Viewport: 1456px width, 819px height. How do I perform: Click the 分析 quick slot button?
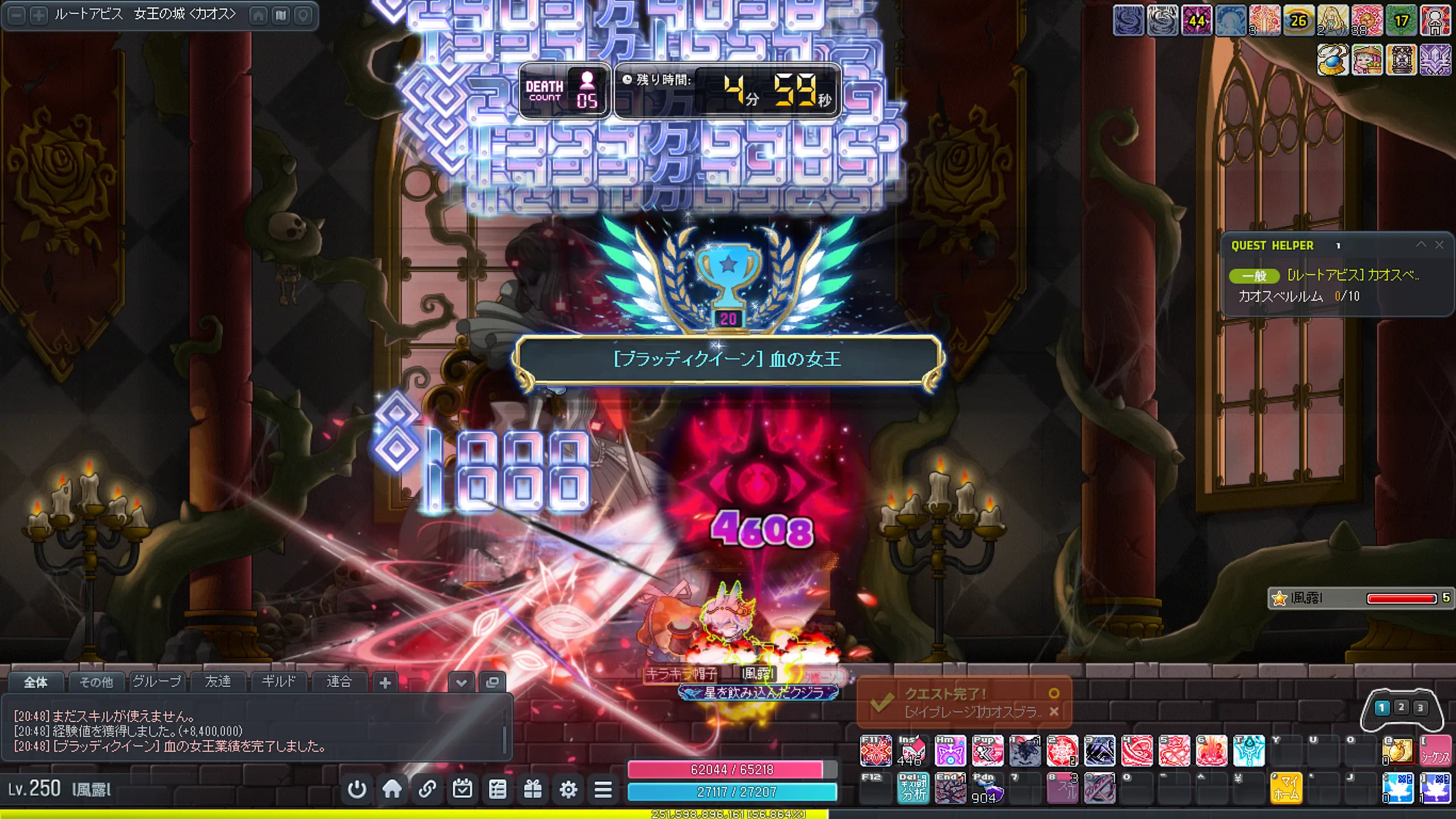coord(913,788)
